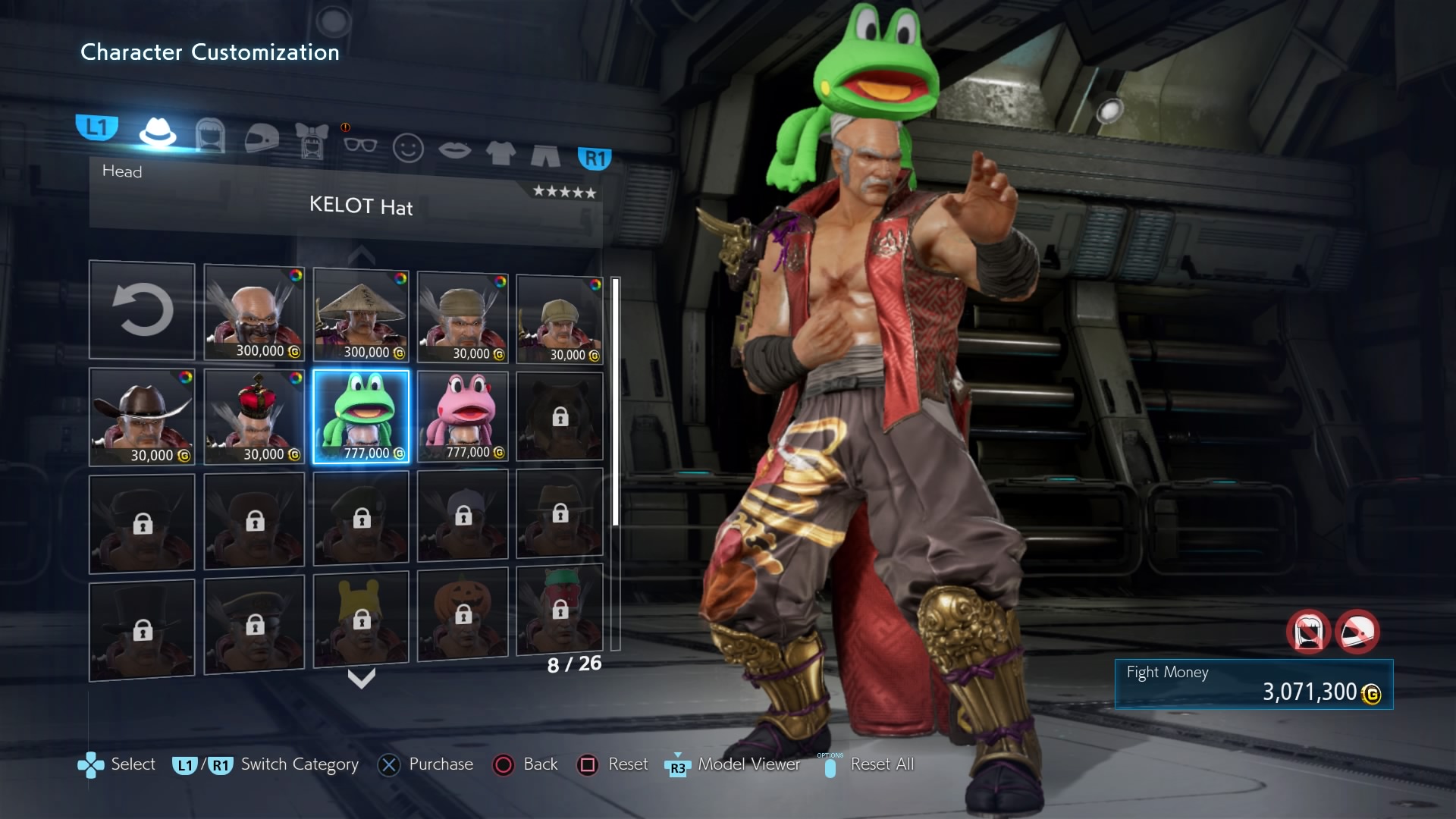Switch to the glasses category tab
Image resolution: width=1456 pixels, height=819 pixels.
pos(359,144)
